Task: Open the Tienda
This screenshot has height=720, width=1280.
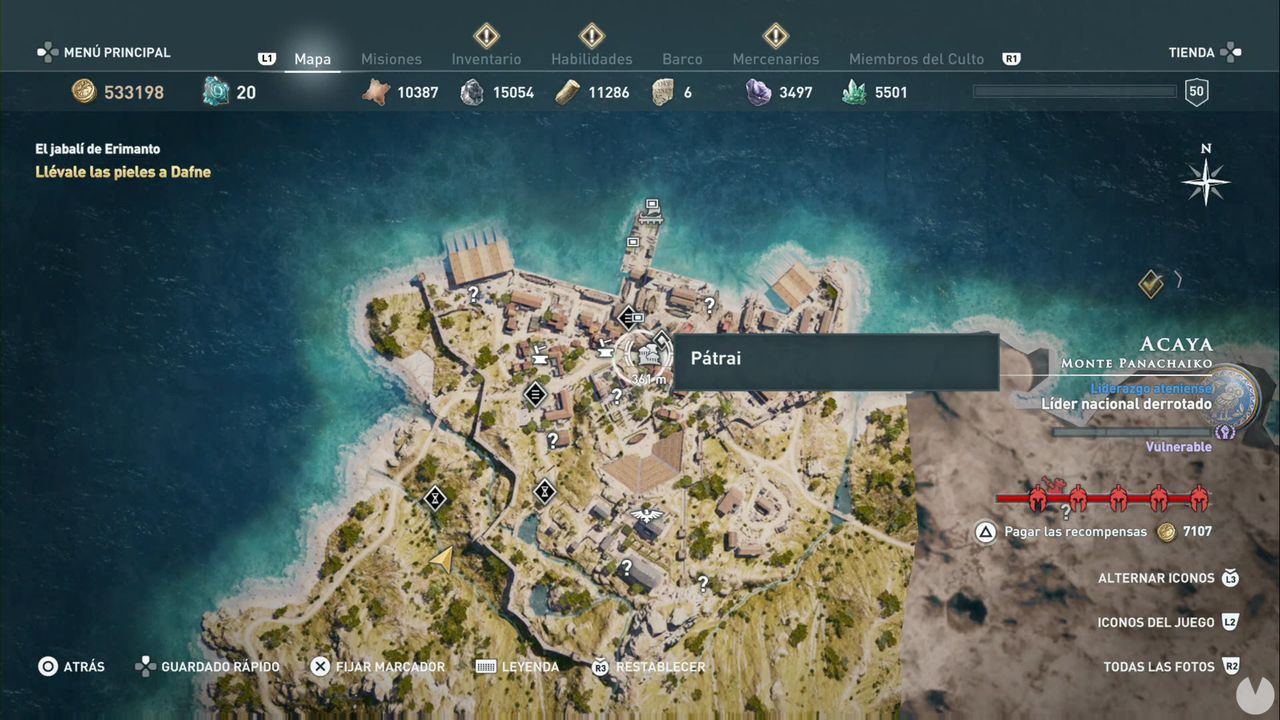Action: [x=1190, y=52]
